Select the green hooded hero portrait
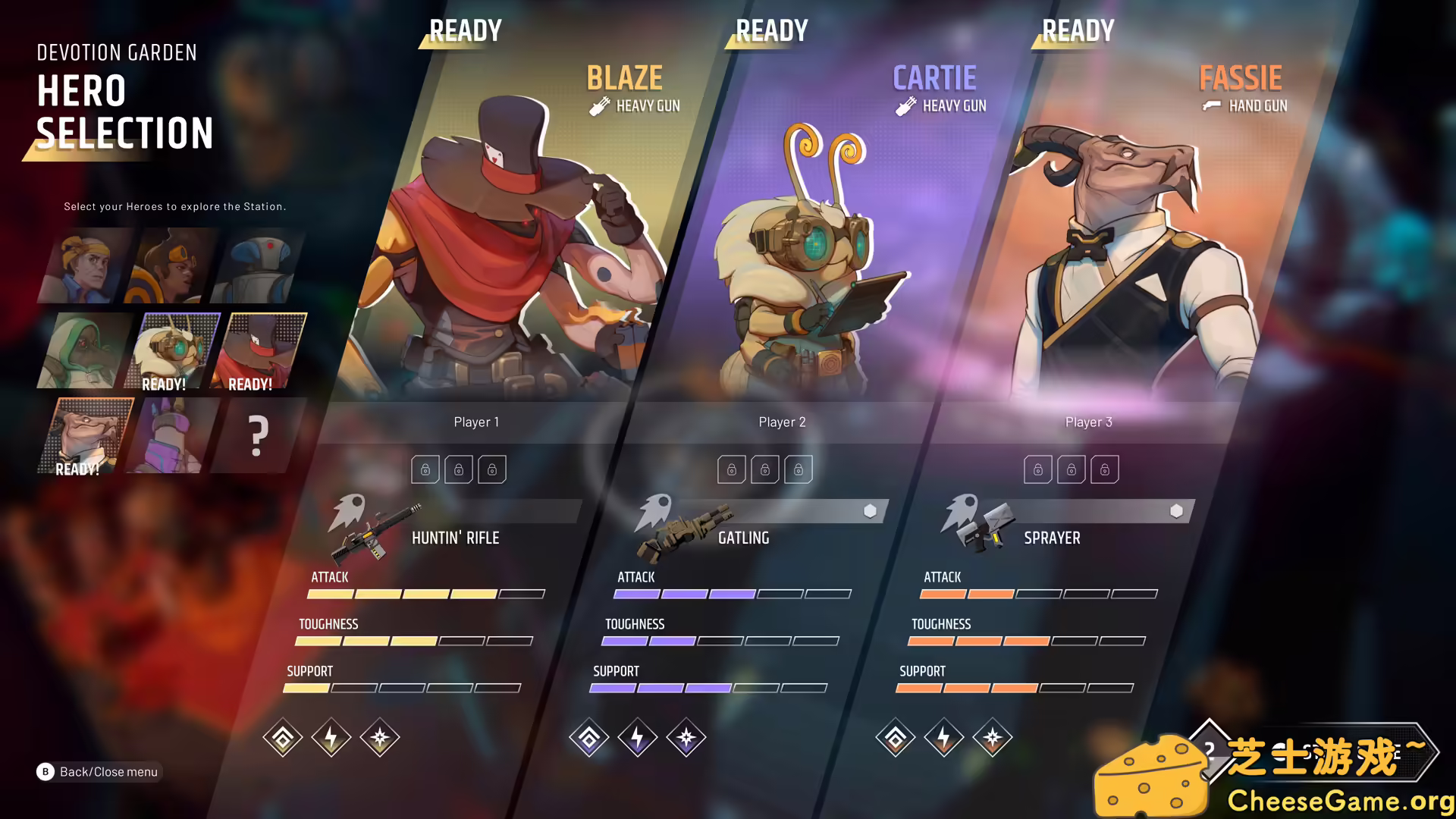The width and height of the screenshot is (1456, 819). point(86,351)
